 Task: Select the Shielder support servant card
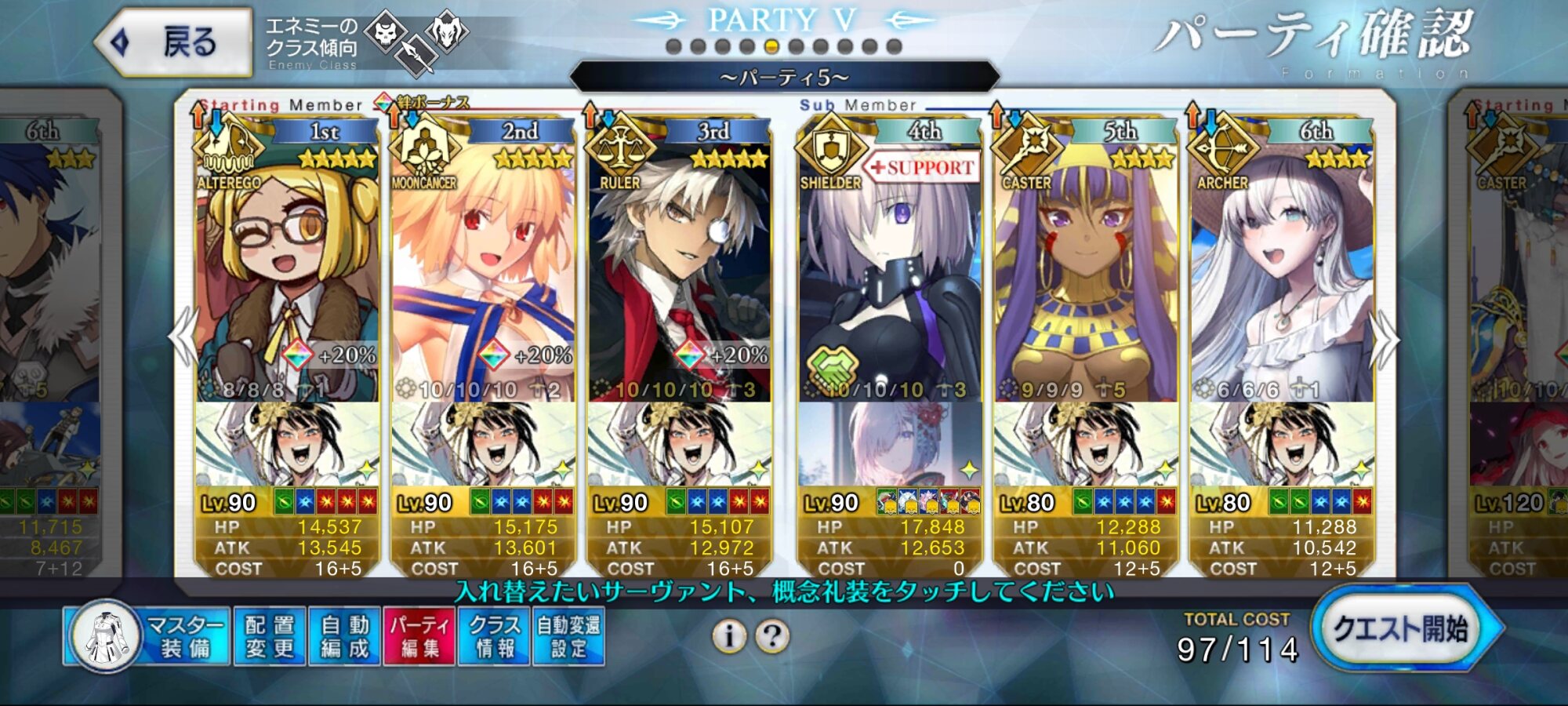pos(889,275)
